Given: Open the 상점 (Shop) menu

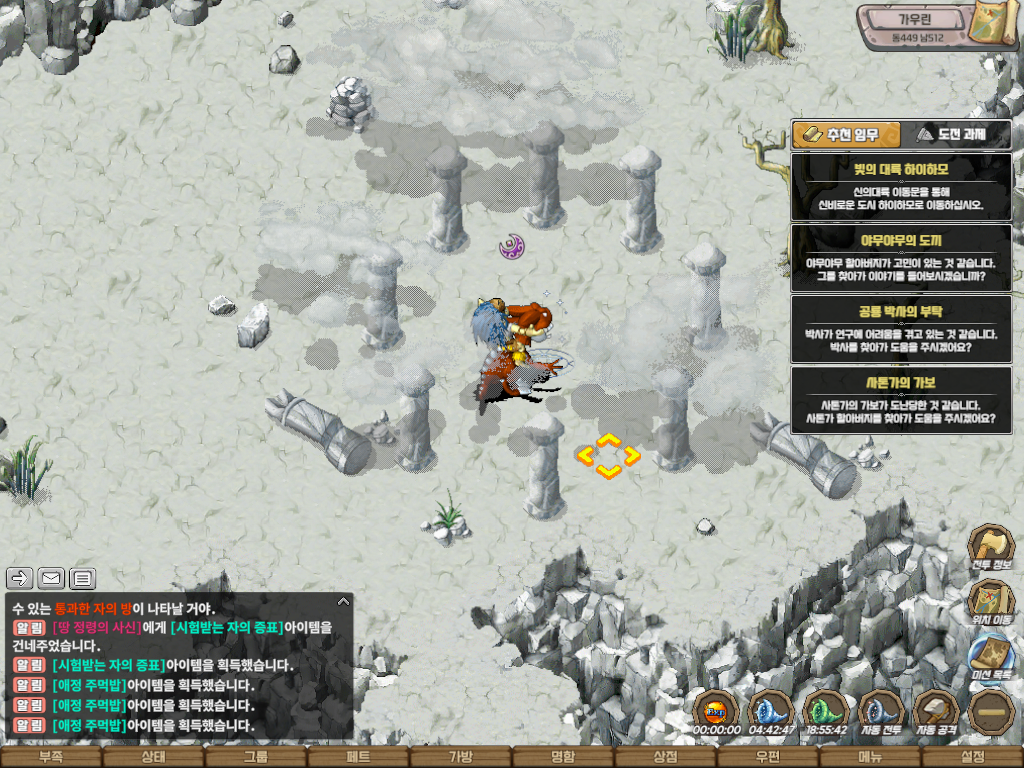Looking at the screenshot, I should [665, 757].
